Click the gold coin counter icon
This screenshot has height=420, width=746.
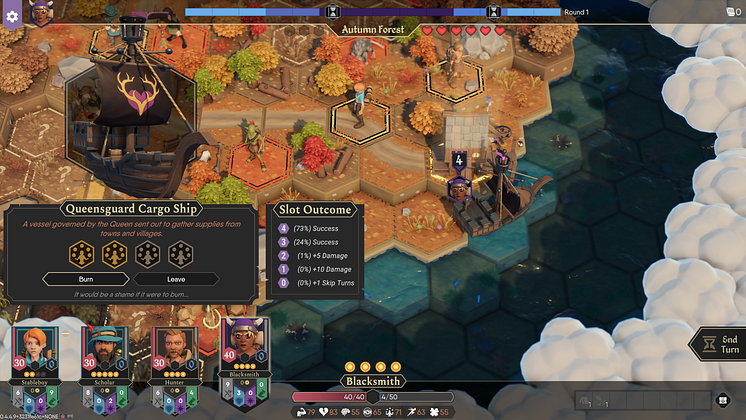tap(728, 11)
